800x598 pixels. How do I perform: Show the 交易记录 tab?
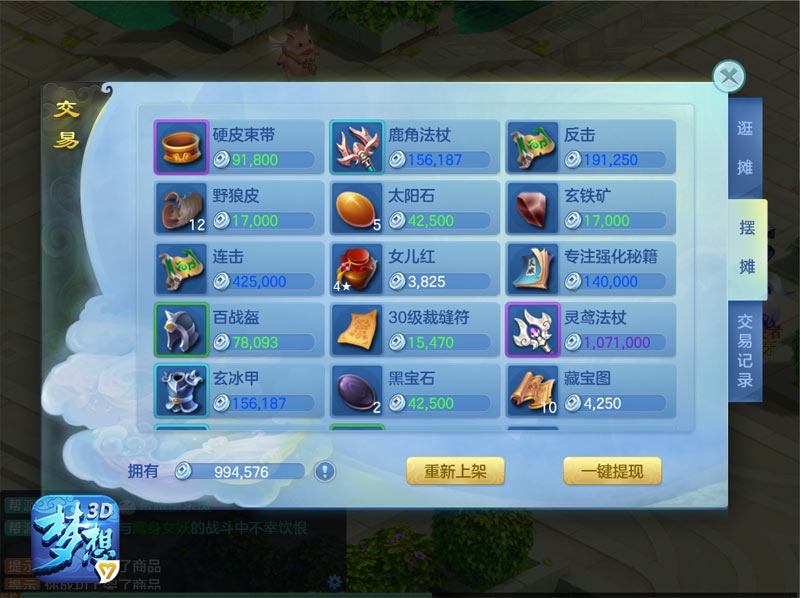745,350
